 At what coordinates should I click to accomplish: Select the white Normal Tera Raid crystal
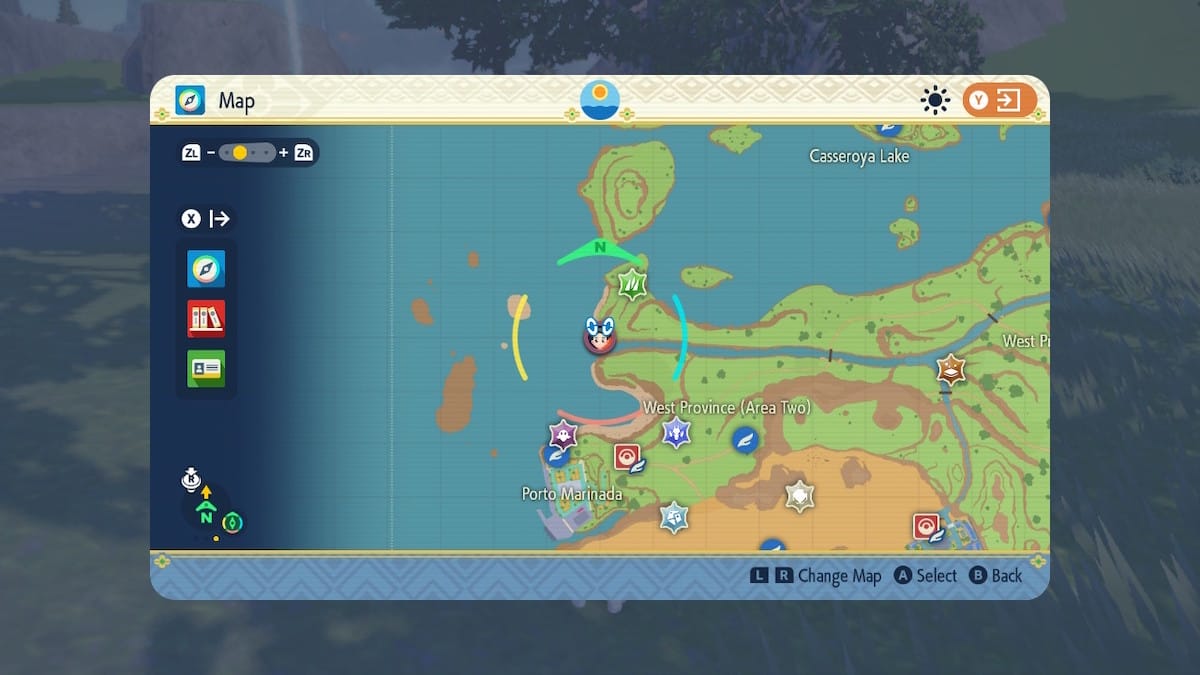tap(799, 495)
